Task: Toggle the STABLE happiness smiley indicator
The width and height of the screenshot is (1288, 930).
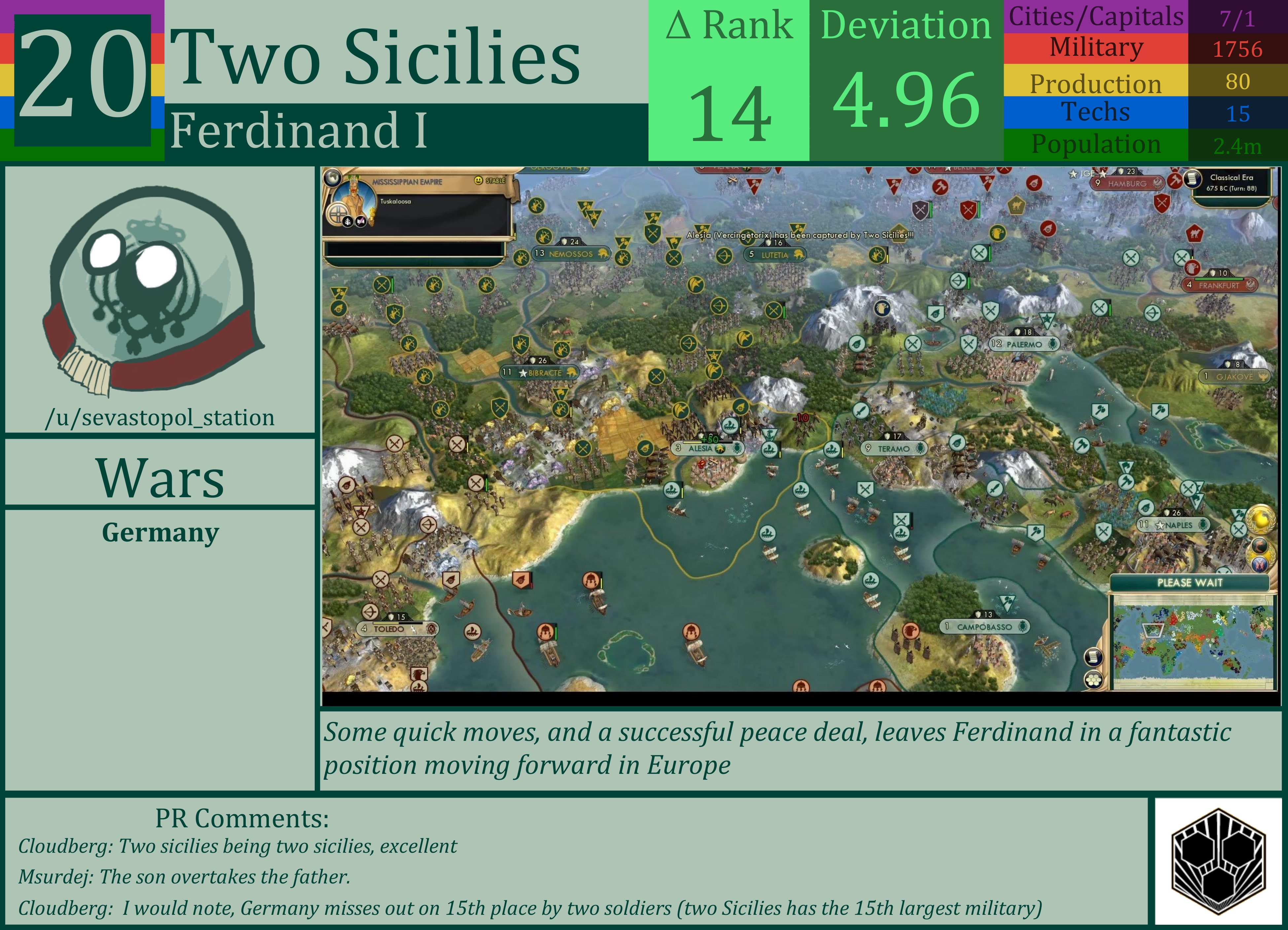Action: tap(479, 181)
